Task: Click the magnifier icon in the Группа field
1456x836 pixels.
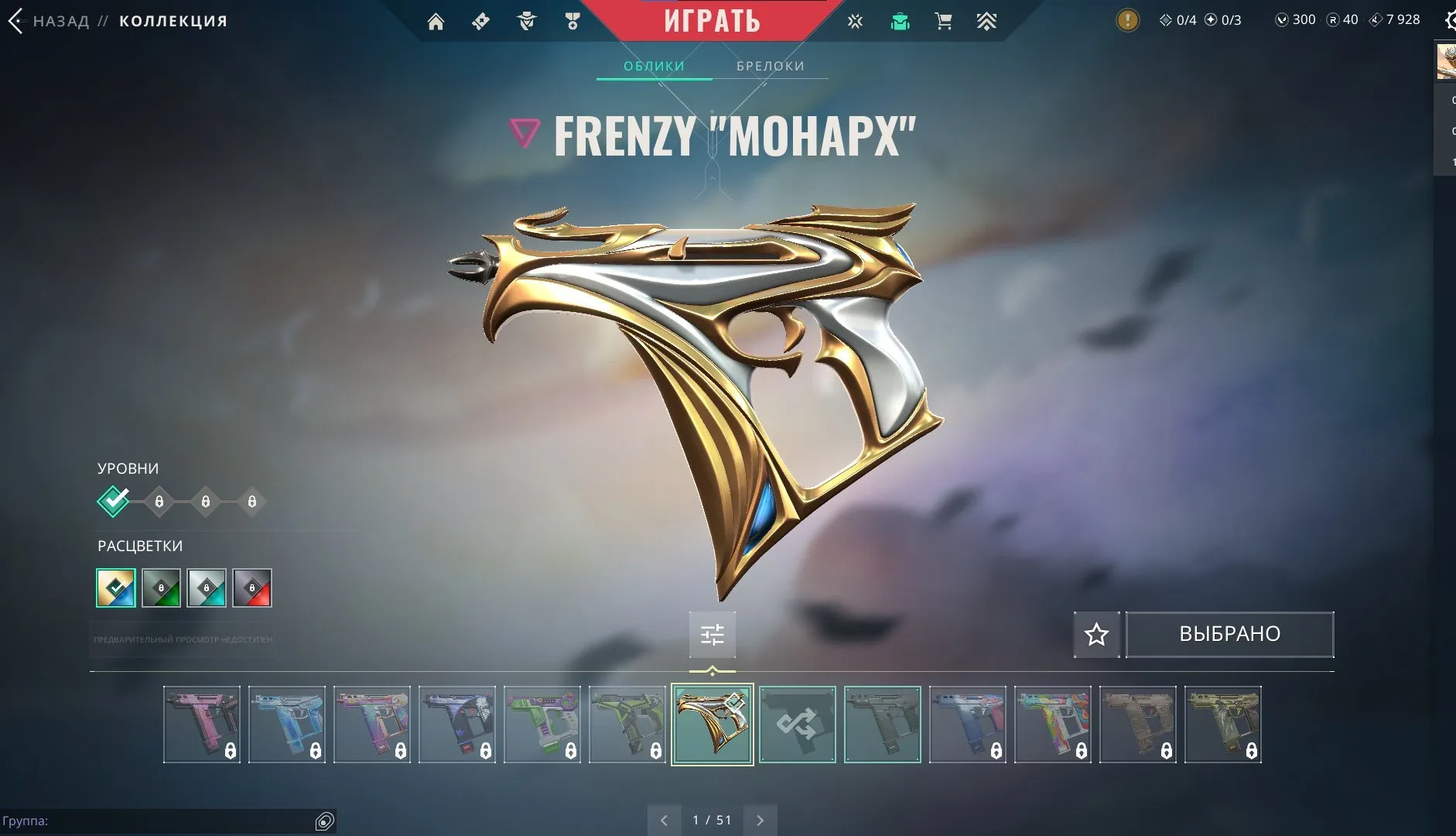Action: (326, 822)
